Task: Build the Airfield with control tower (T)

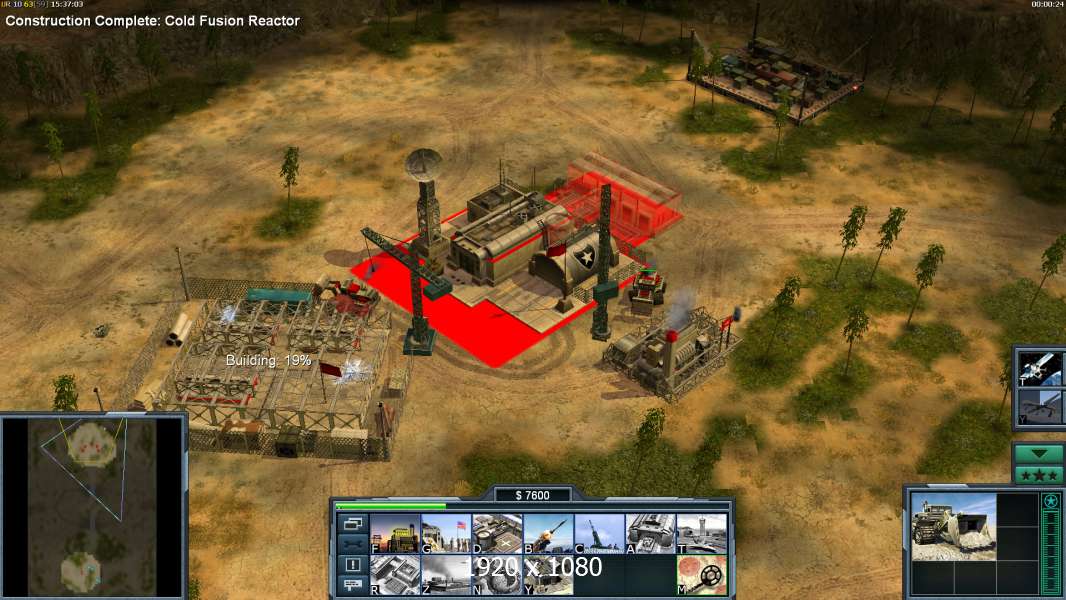Action: [701, 533]
